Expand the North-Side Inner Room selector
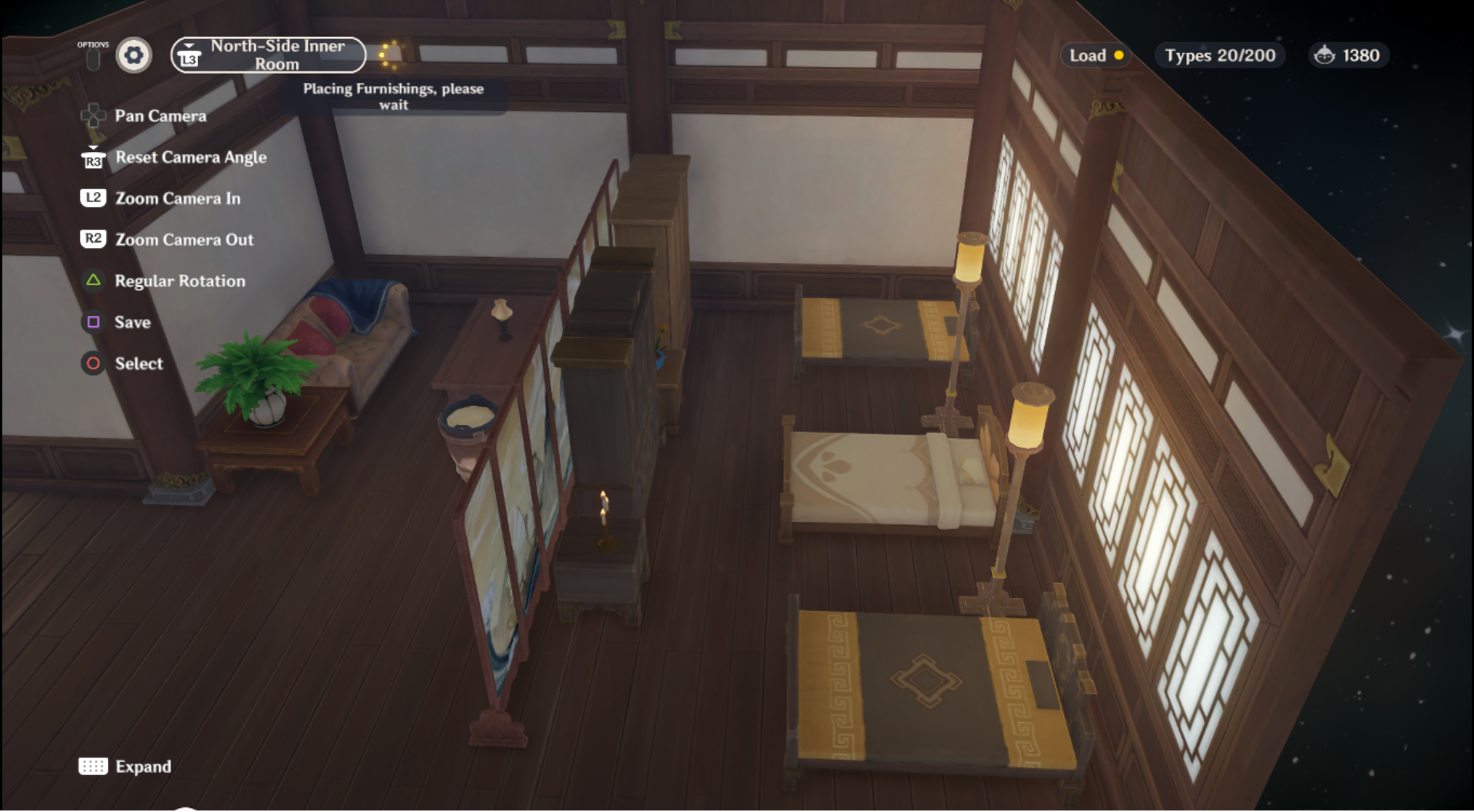 coord(267,55)
